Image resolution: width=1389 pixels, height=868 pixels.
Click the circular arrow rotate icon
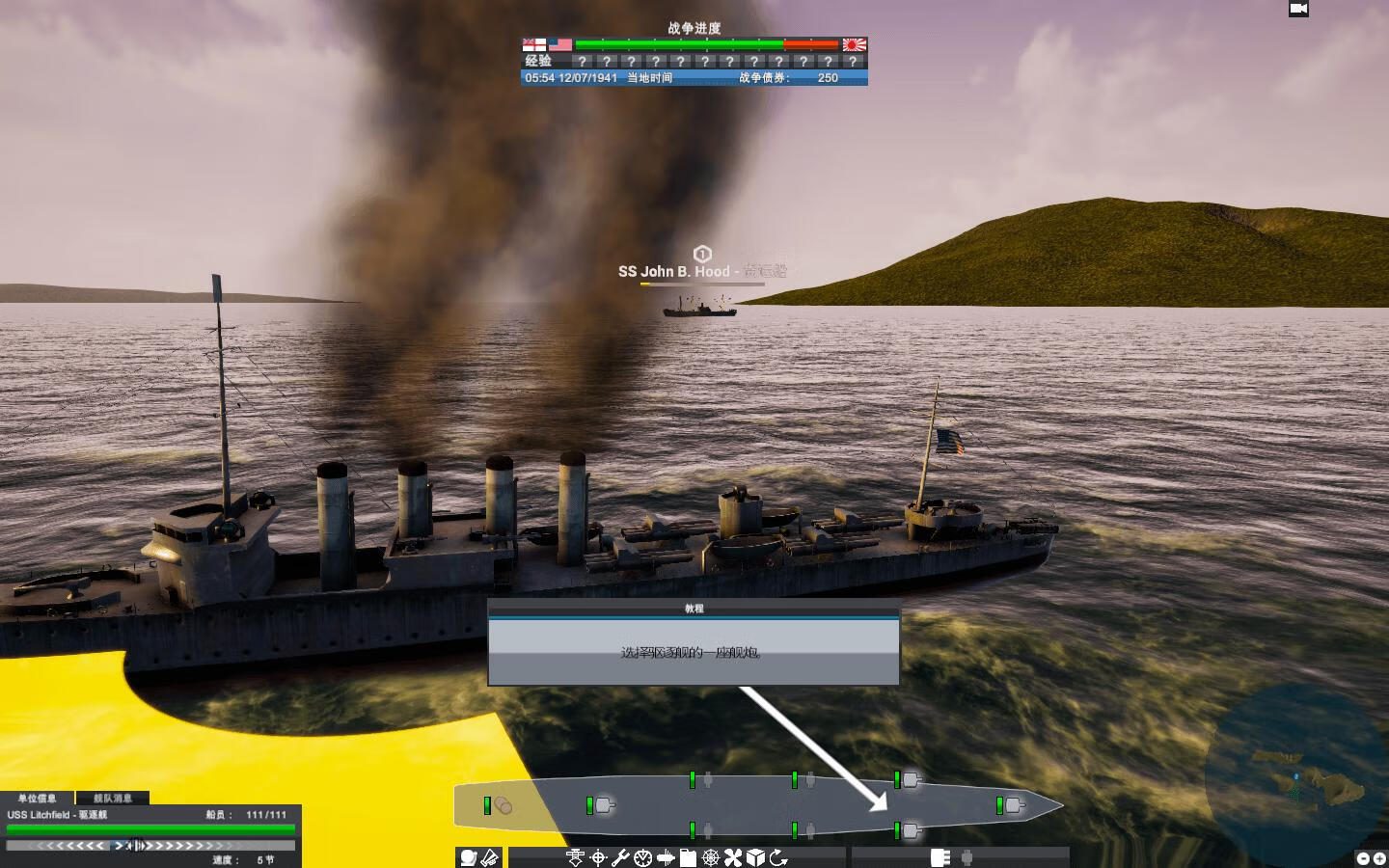tap(778, 857)
